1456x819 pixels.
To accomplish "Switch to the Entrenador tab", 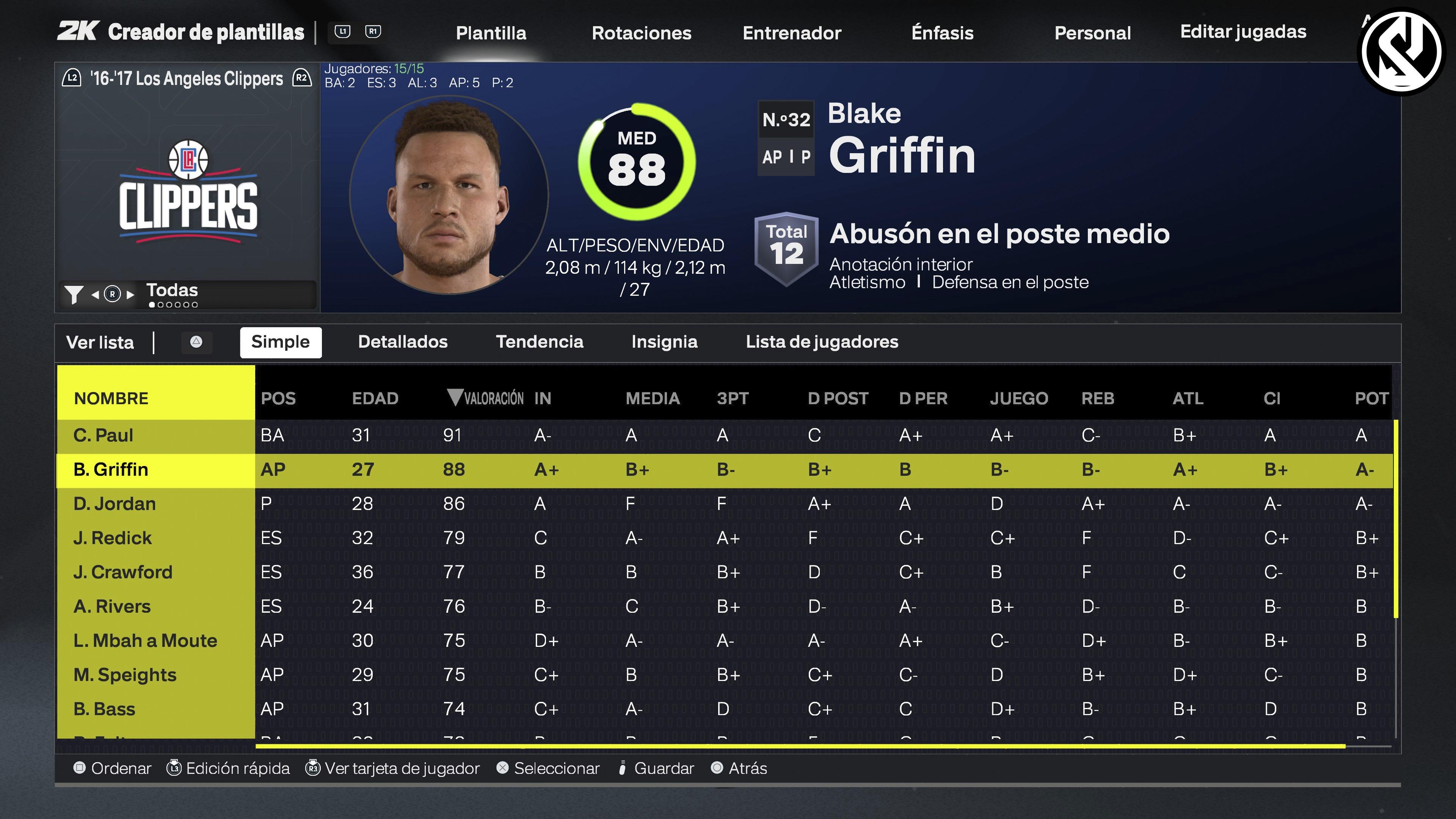I will tap(791, 33).
